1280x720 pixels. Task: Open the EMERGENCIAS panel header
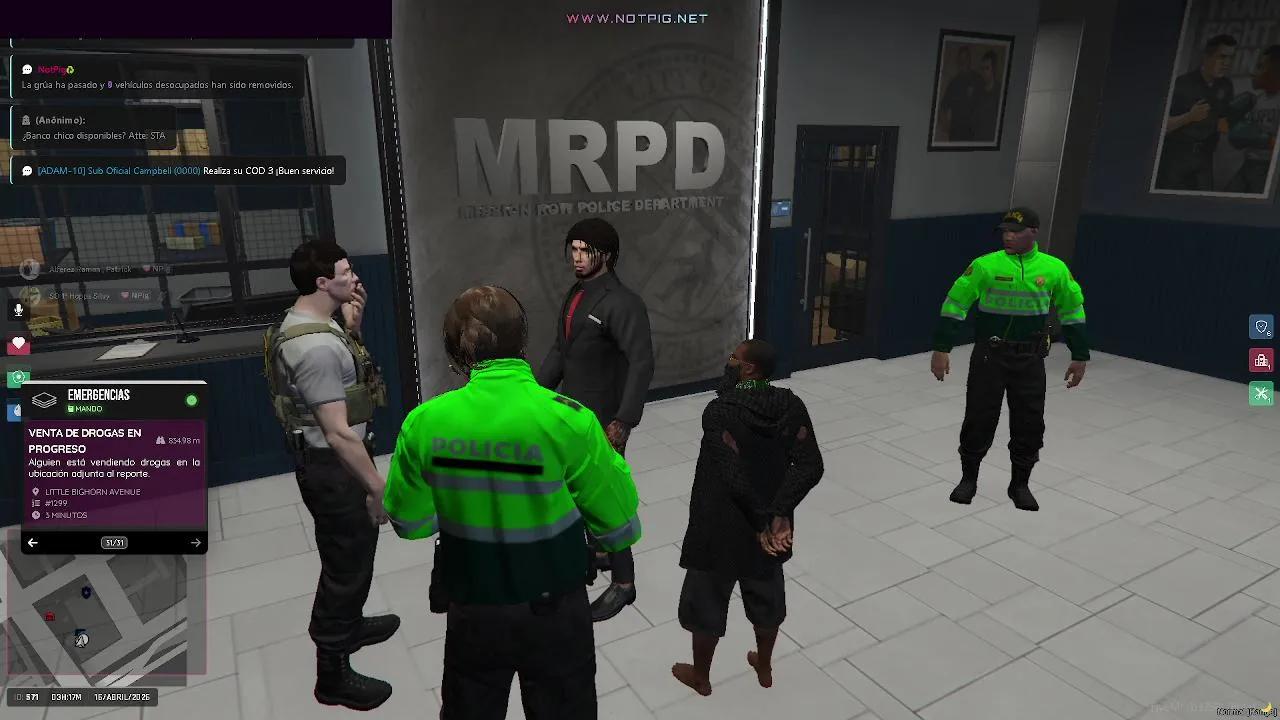pos(98,394)
